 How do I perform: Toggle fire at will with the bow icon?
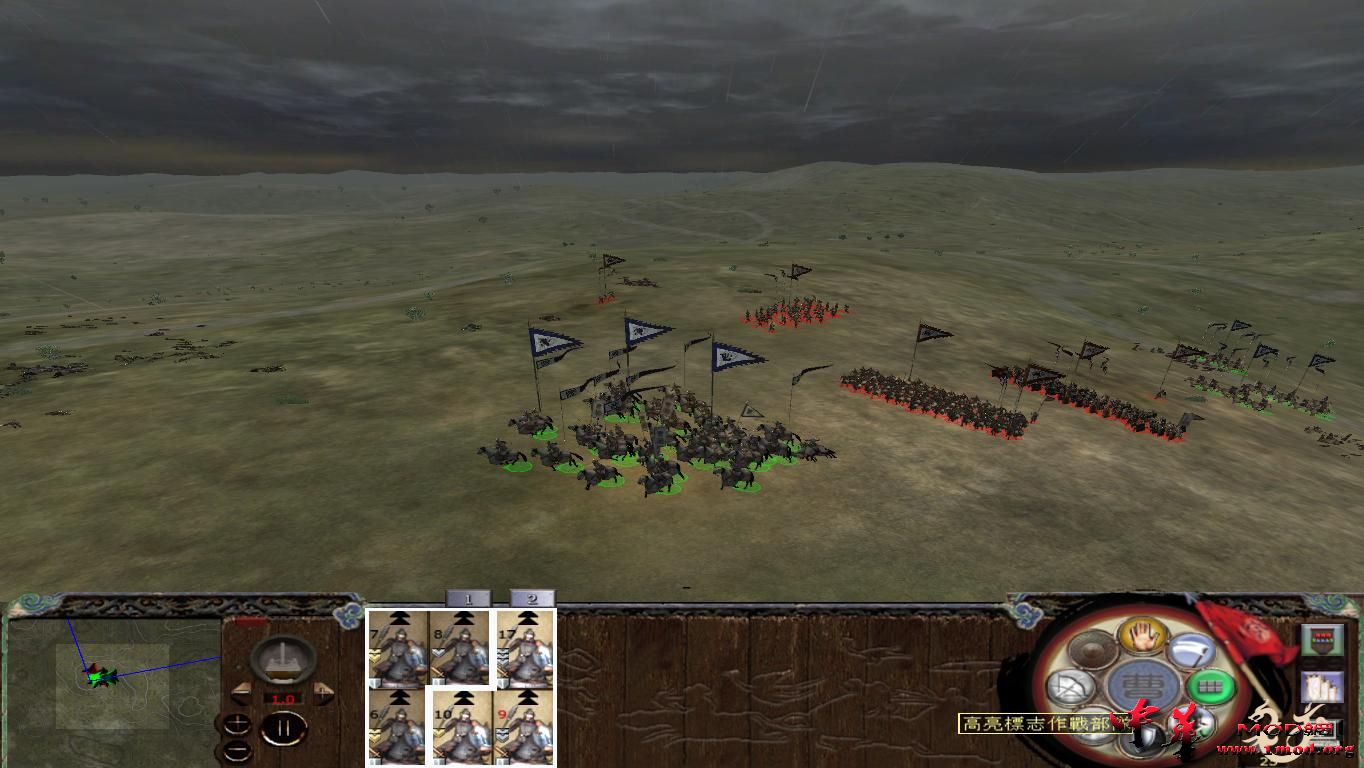coord(1070,686)
